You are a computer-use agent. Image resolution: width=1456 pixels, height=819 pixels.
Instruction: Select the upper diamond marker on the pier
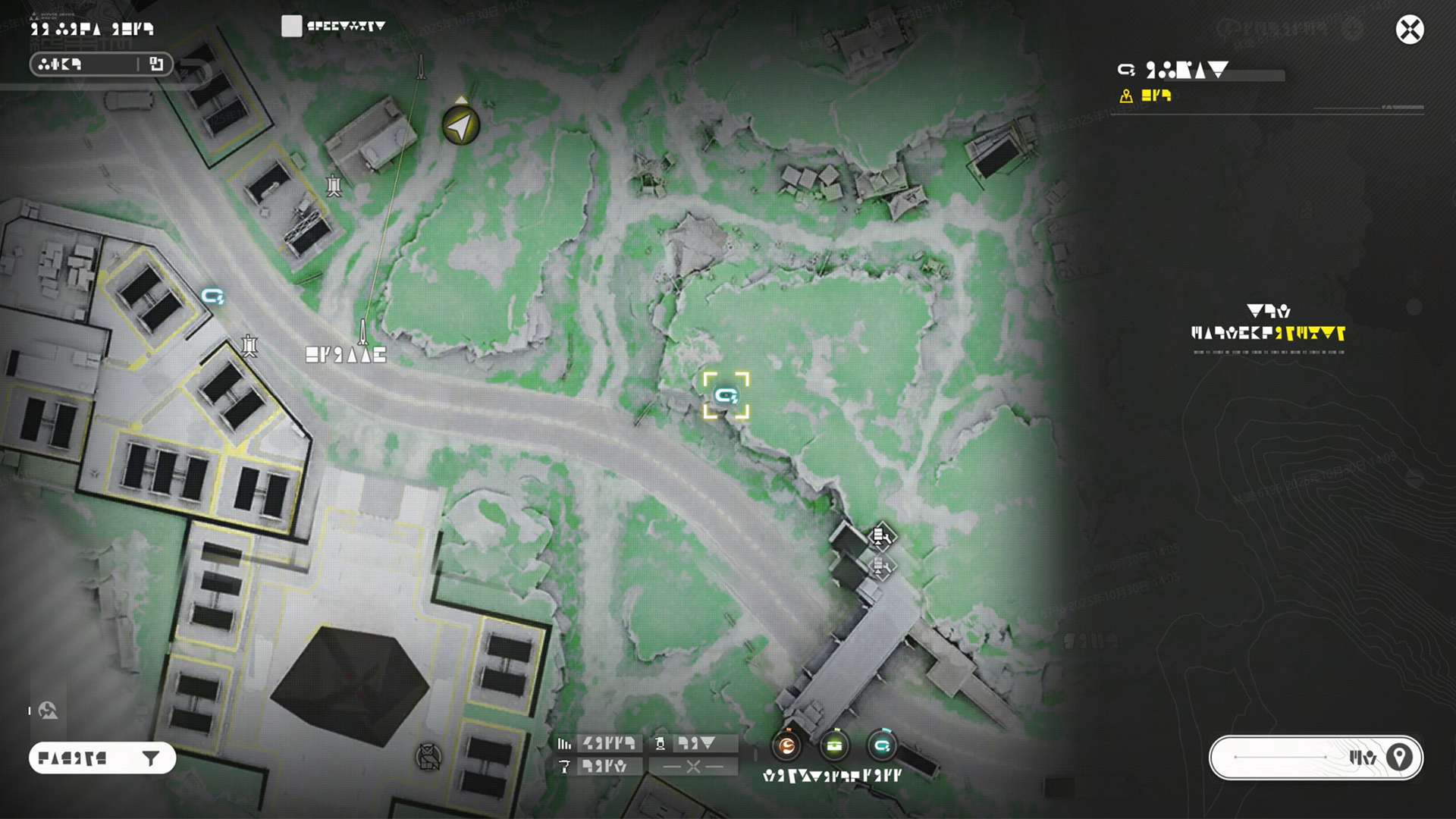tap(880, 536)
